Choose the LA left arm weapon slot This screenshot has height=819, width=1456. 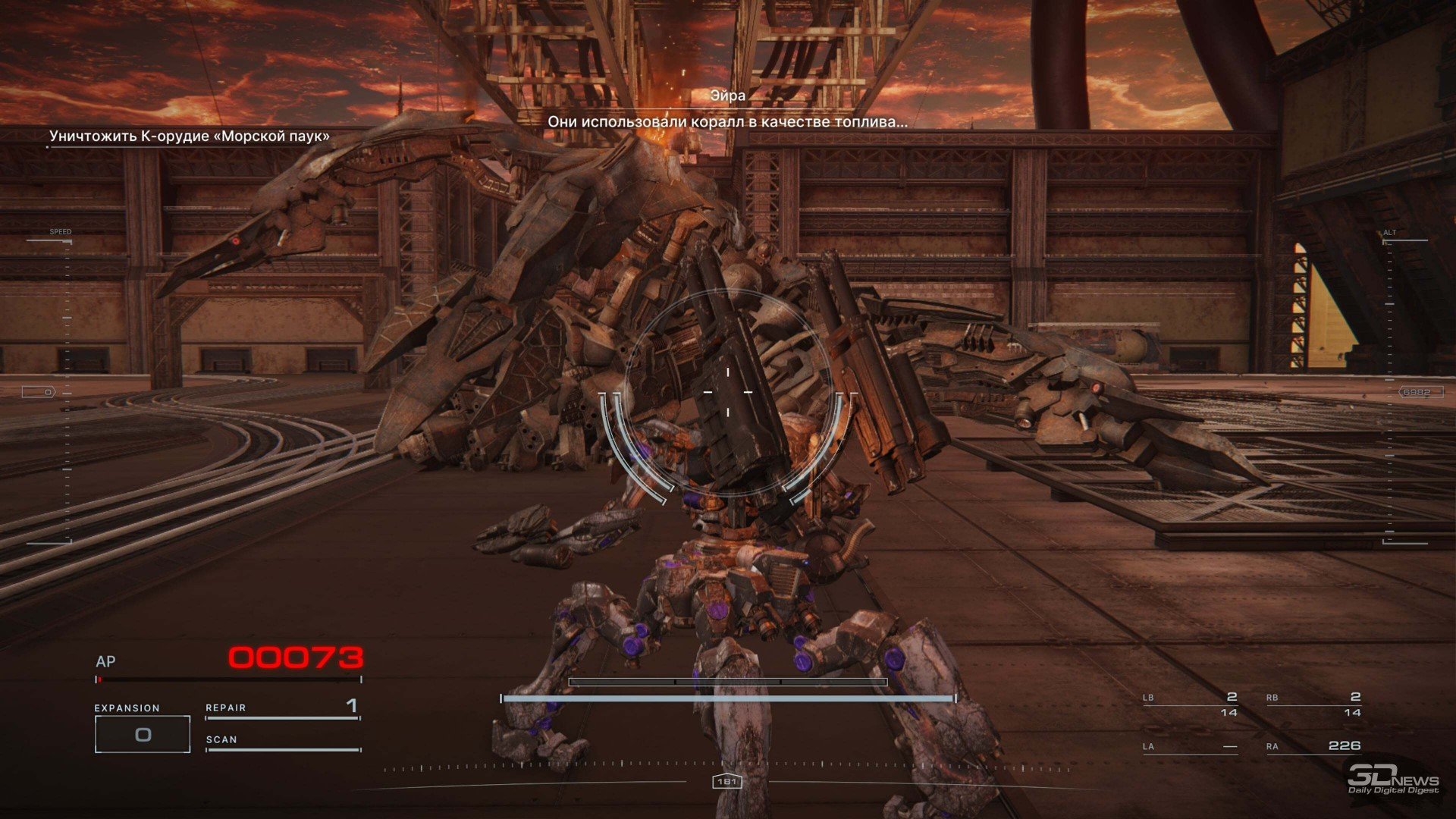[x=1191, y=746]
